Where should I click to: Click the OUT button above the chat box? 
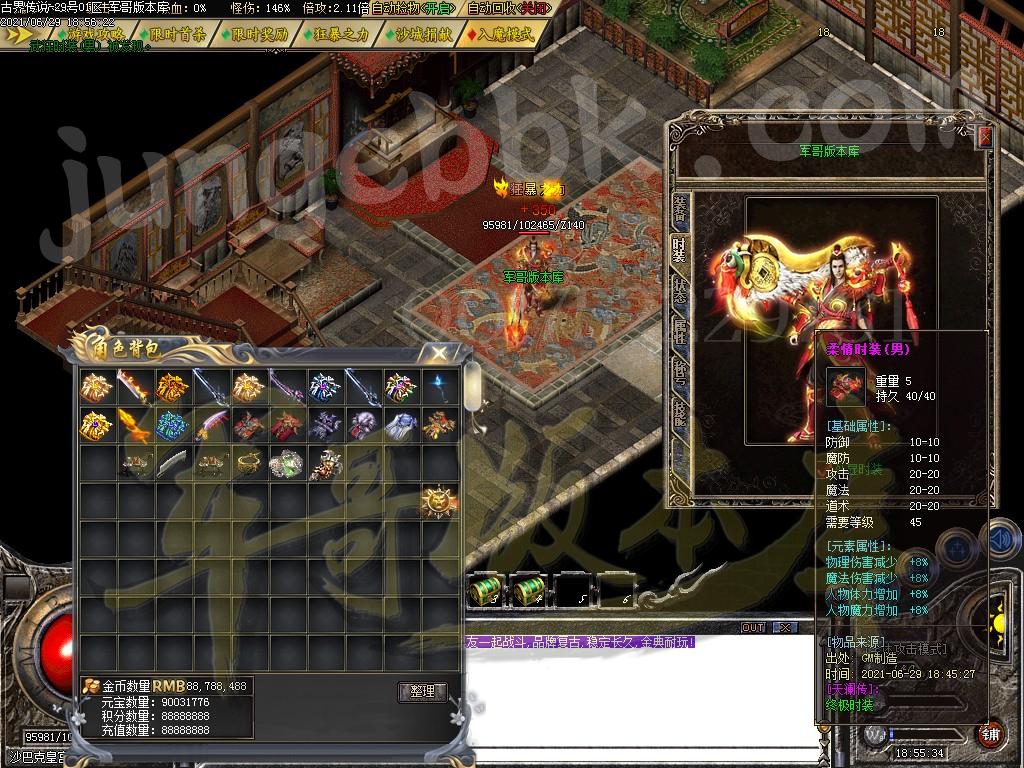point(752,627)
